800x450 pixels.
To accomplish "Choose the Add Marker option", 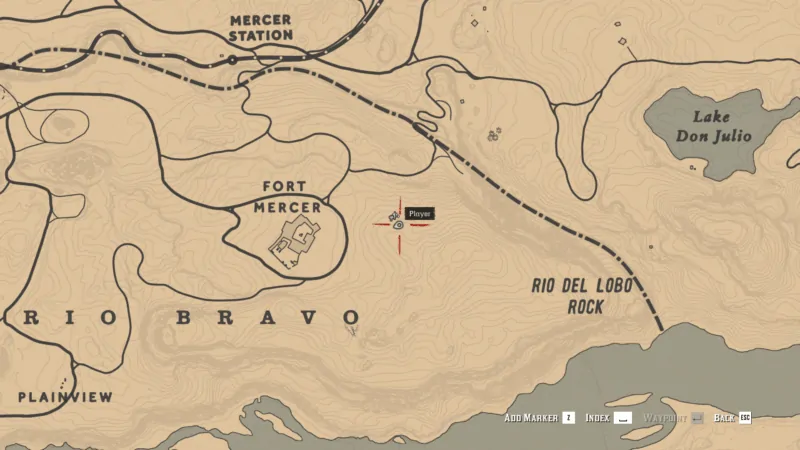I will pyautogui.click(x=539, y=417).
